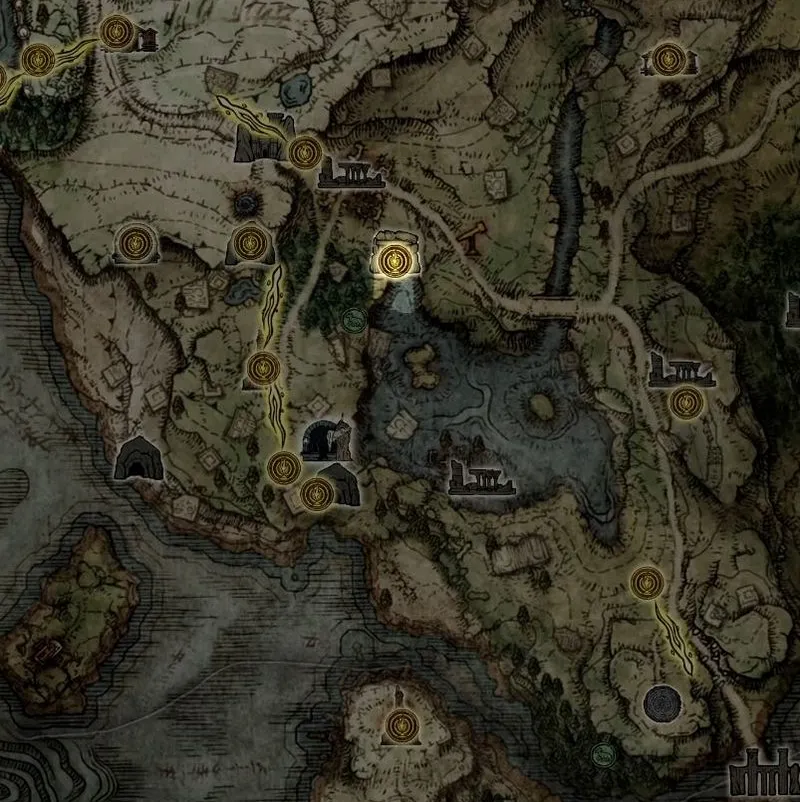Screen dimensions: 800x802
Task: Select the Church of Elleh site of grace
Action: click(262, 368)
